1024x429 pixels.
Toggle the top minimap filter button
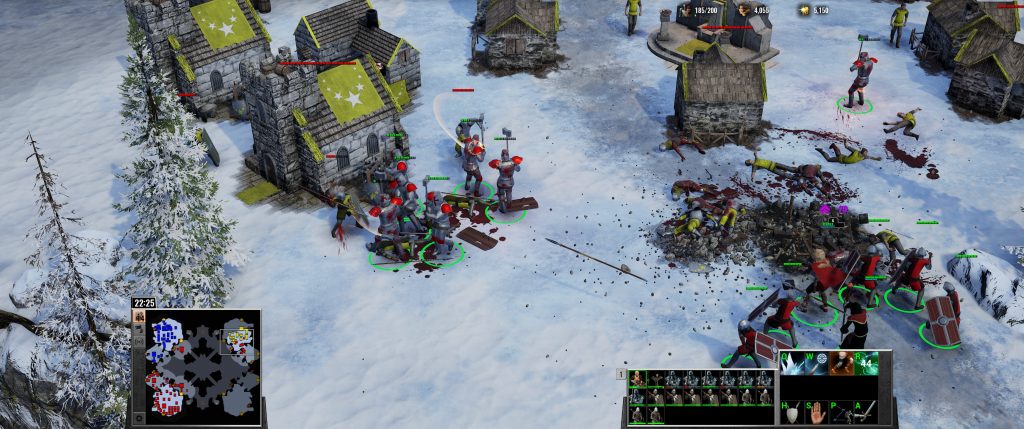point(139,317)
